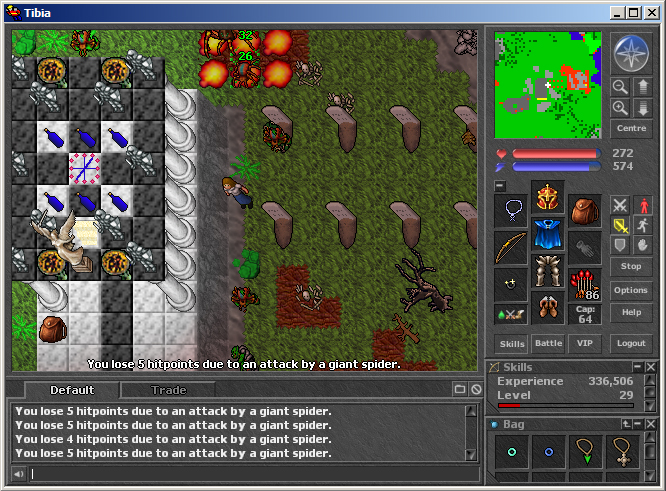This screenshot has height=491, width=666.
Task: Click the Help button
Action: 630,312
